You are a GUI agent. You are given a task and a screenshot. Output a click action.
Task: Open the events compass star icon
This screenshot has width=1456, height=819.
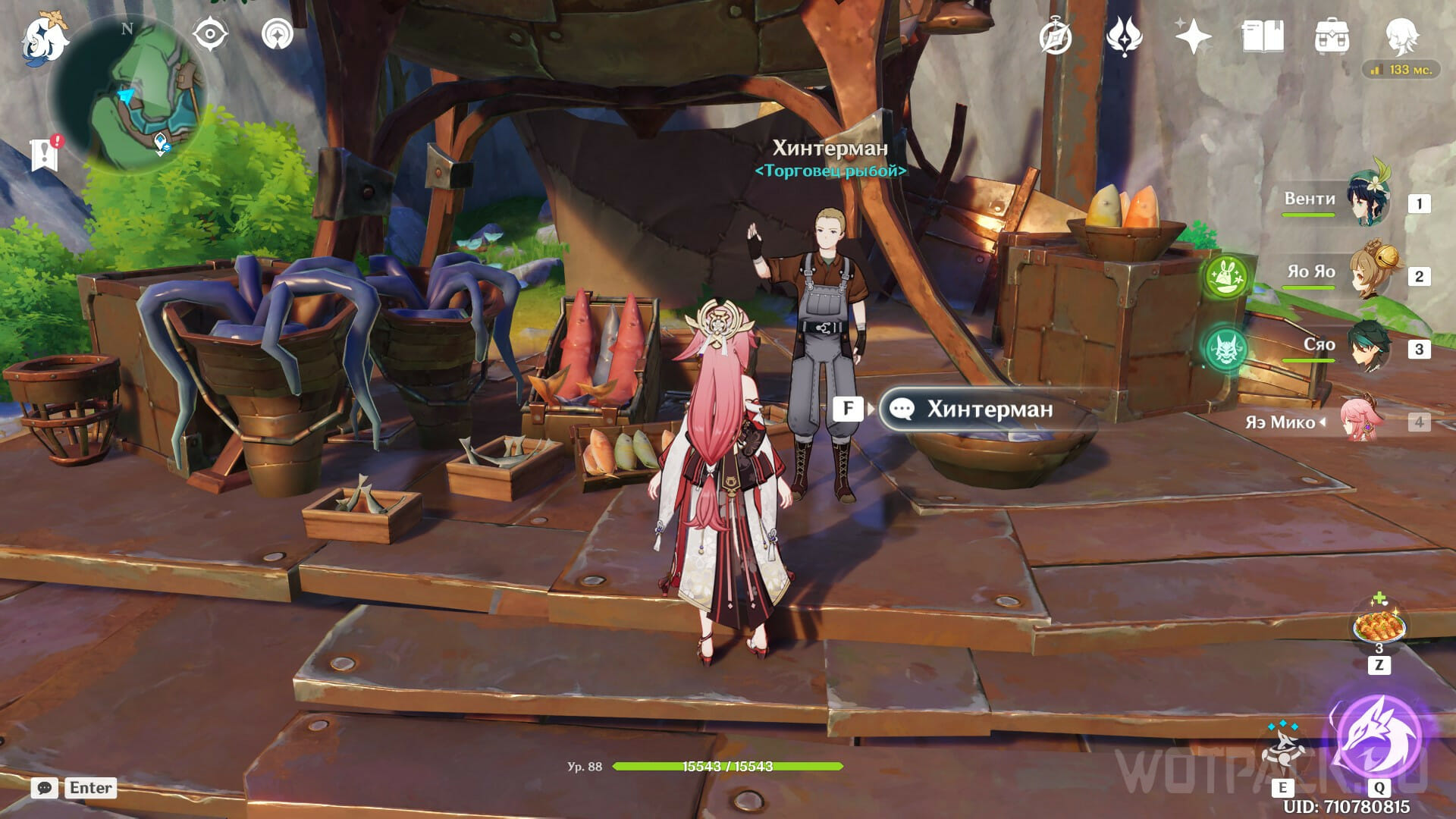click(1124, 36)
